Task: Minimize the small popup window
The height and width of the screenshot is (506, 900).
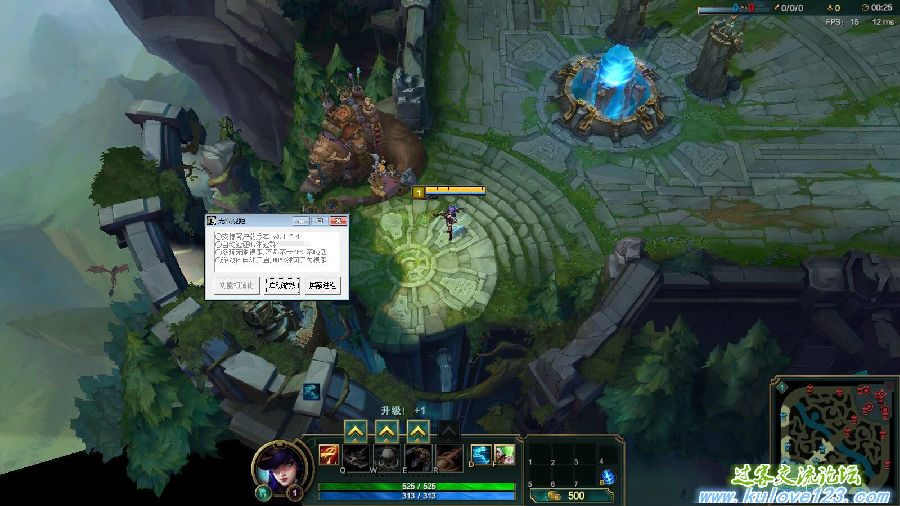Action: (x=302, y=219)
